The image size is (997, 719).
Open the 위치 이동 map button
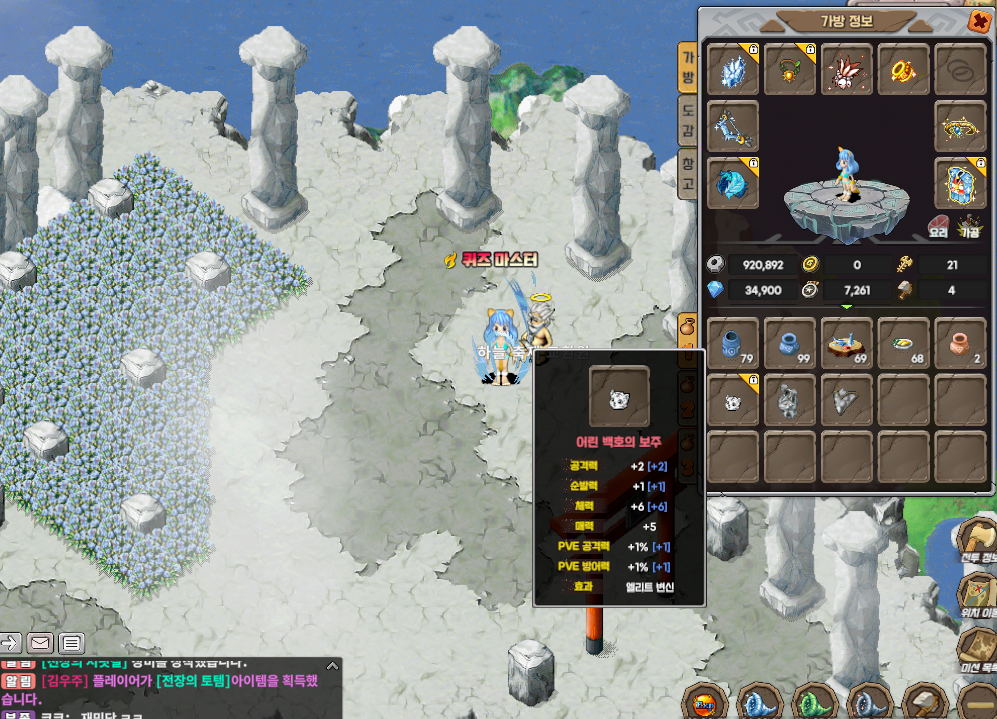point(978,594)
